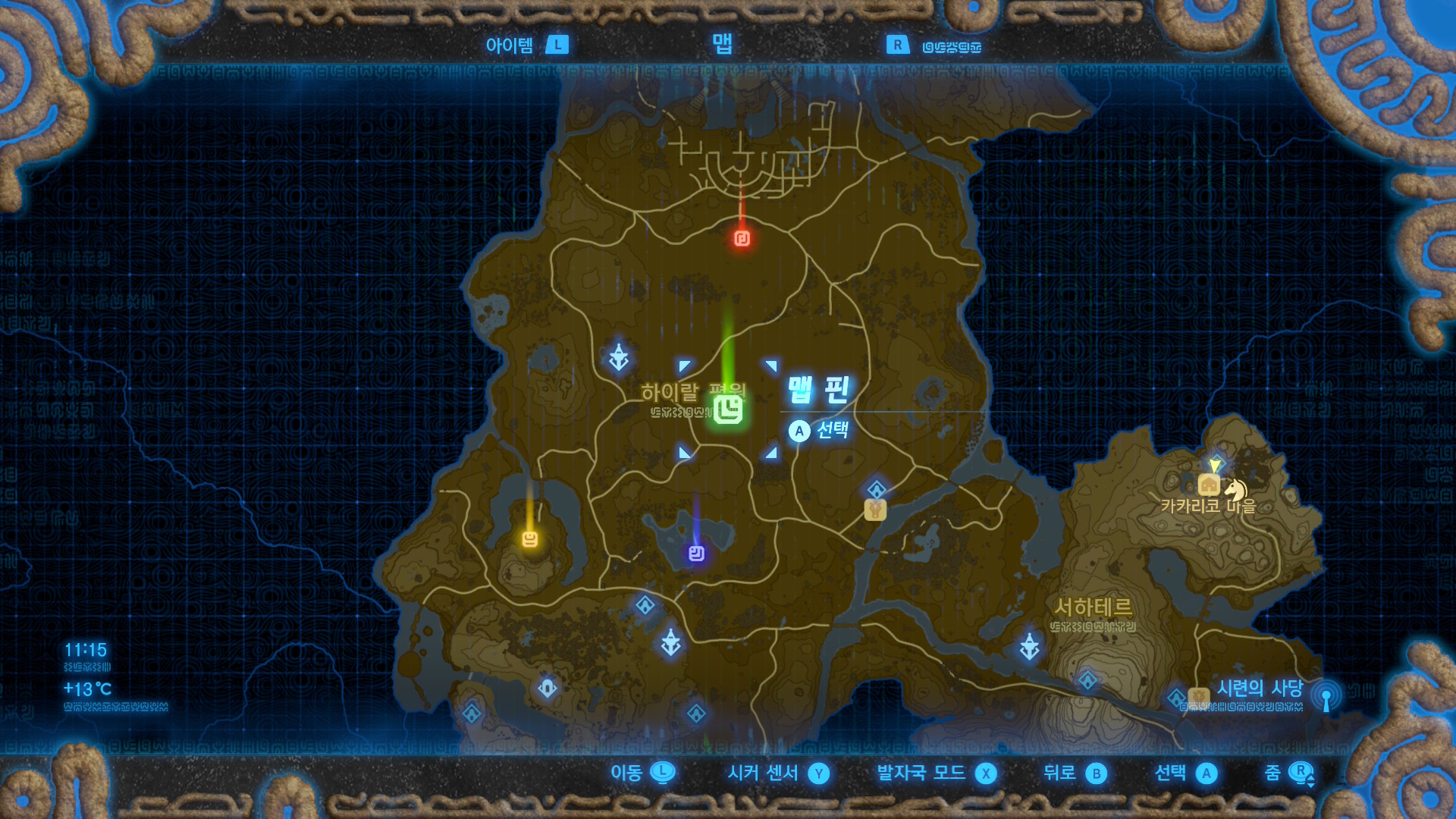The width and height of the screenshot is (1456, 819).
Task: Select the red map pin
Action: click(x=742, y=239)
